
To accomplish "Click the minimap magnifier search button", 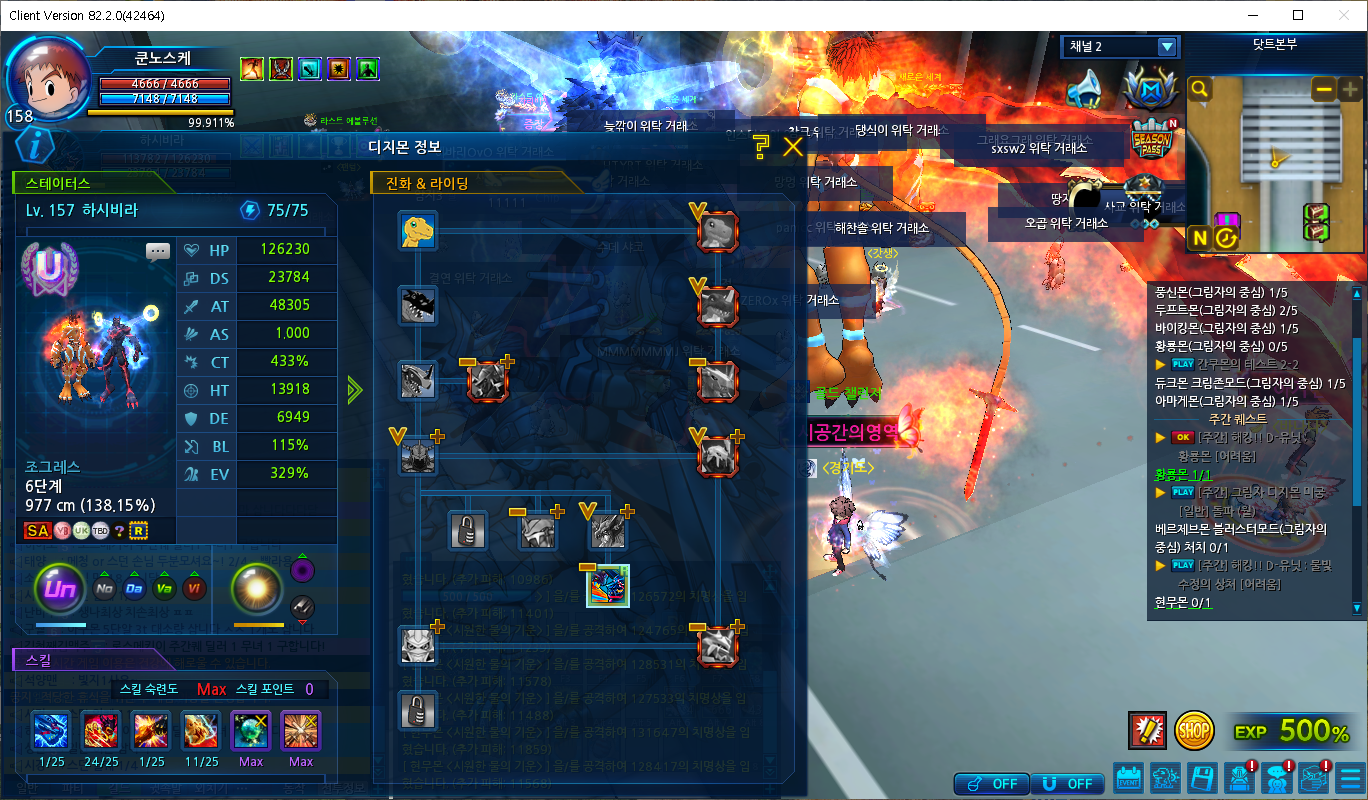I will (1200, 89).
